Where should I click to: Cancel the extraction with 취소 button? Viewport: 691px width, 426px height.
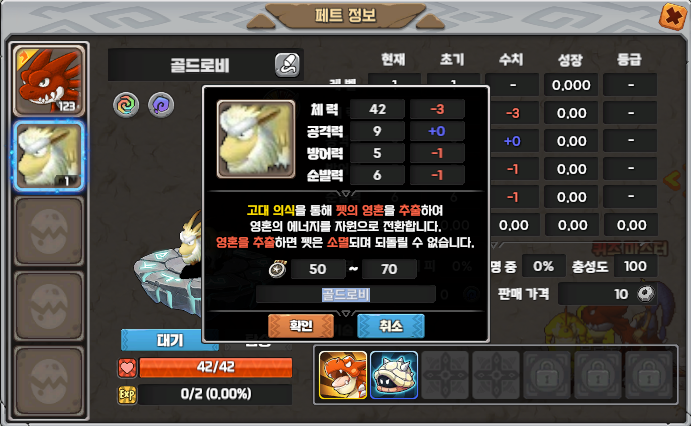click(390, 326)
